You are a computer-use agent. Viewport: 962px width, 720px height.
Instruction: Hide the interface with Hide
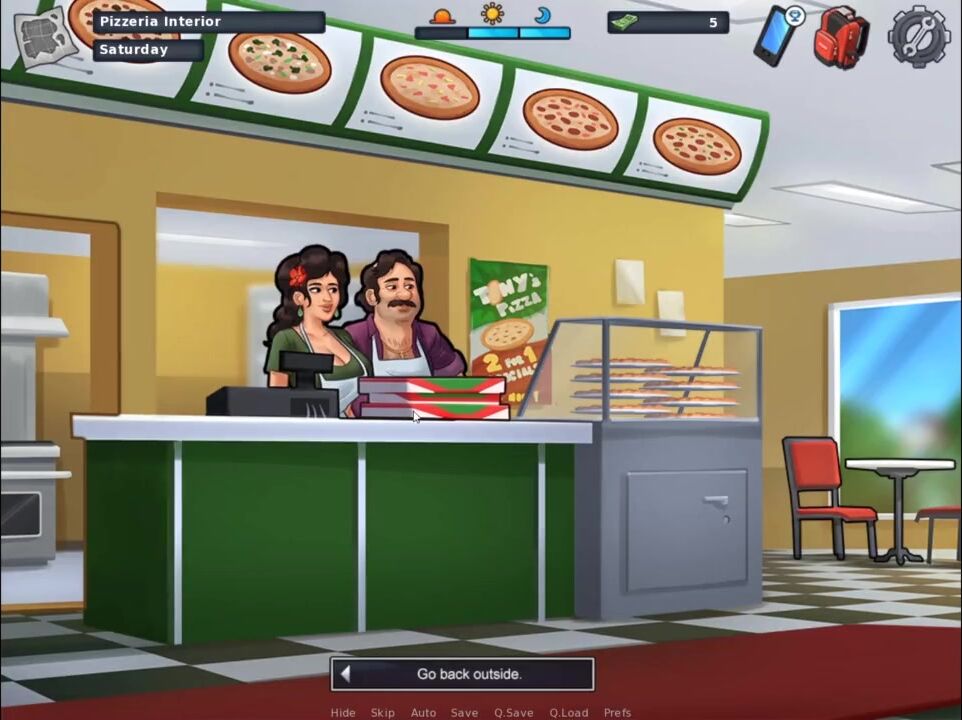tap(343, 713)
